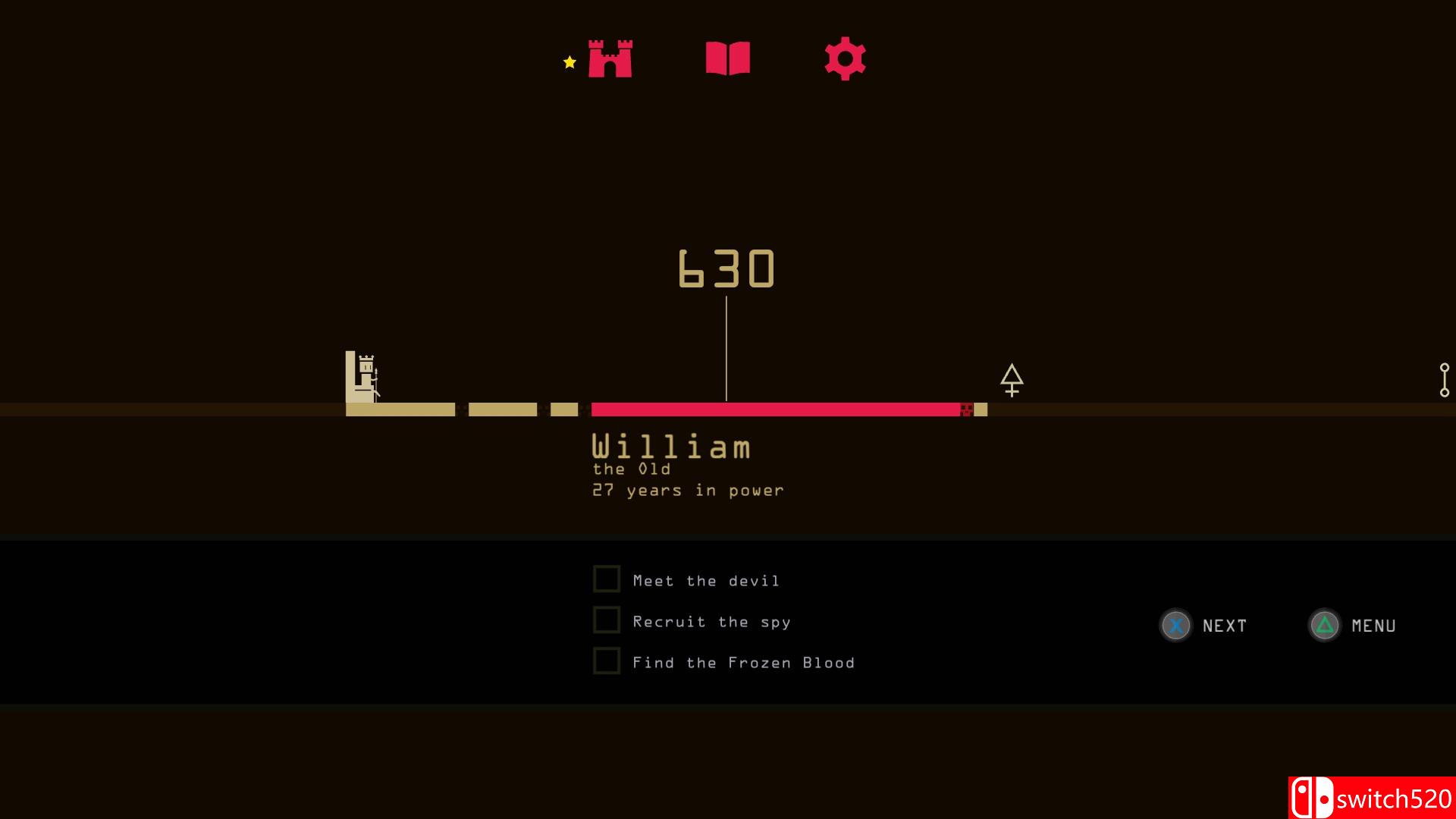Image resolution: width=1456 pixels, height=819 pixels.
Task: Check the Meet the devil objective
Action: point(607,578)
